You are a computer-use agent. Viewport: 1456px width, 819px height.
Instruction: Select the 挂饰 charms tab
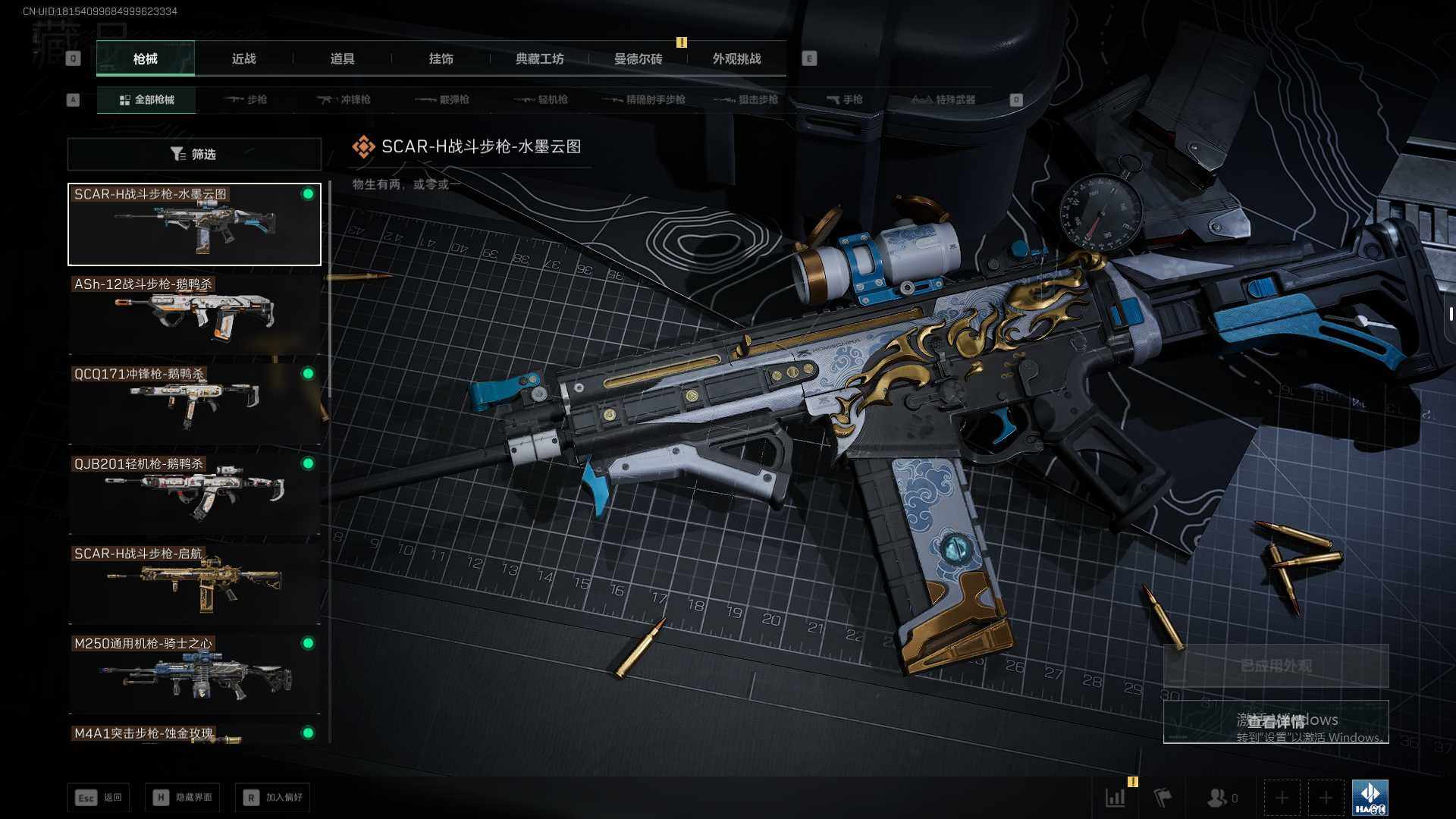pyautogui.click(x=441, y=58)
